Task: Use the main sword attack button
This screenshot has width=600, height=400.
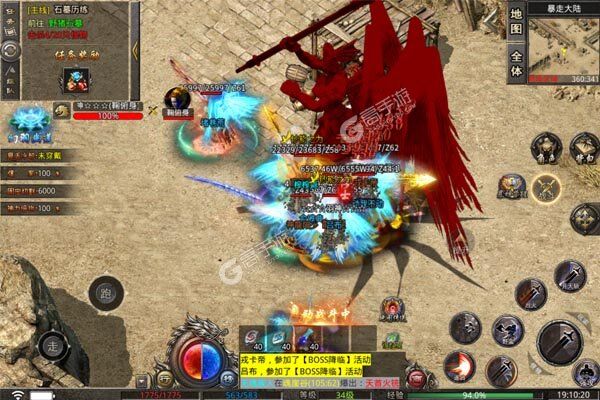Action: coord(559,341)
